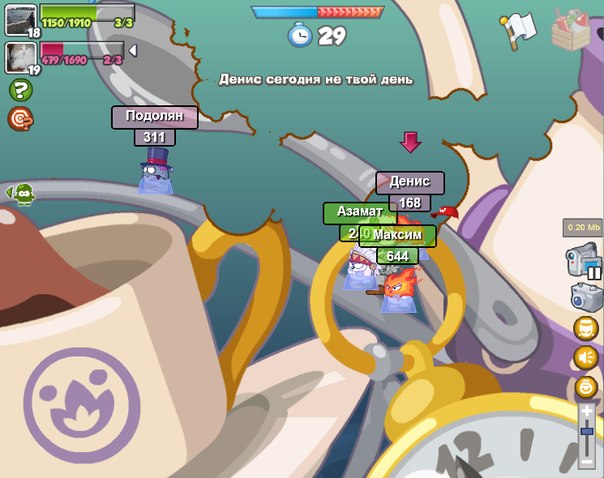This screenshot has height=478, width=604.
Task: Toggle the sound speaker button
Action: (585, 357)
